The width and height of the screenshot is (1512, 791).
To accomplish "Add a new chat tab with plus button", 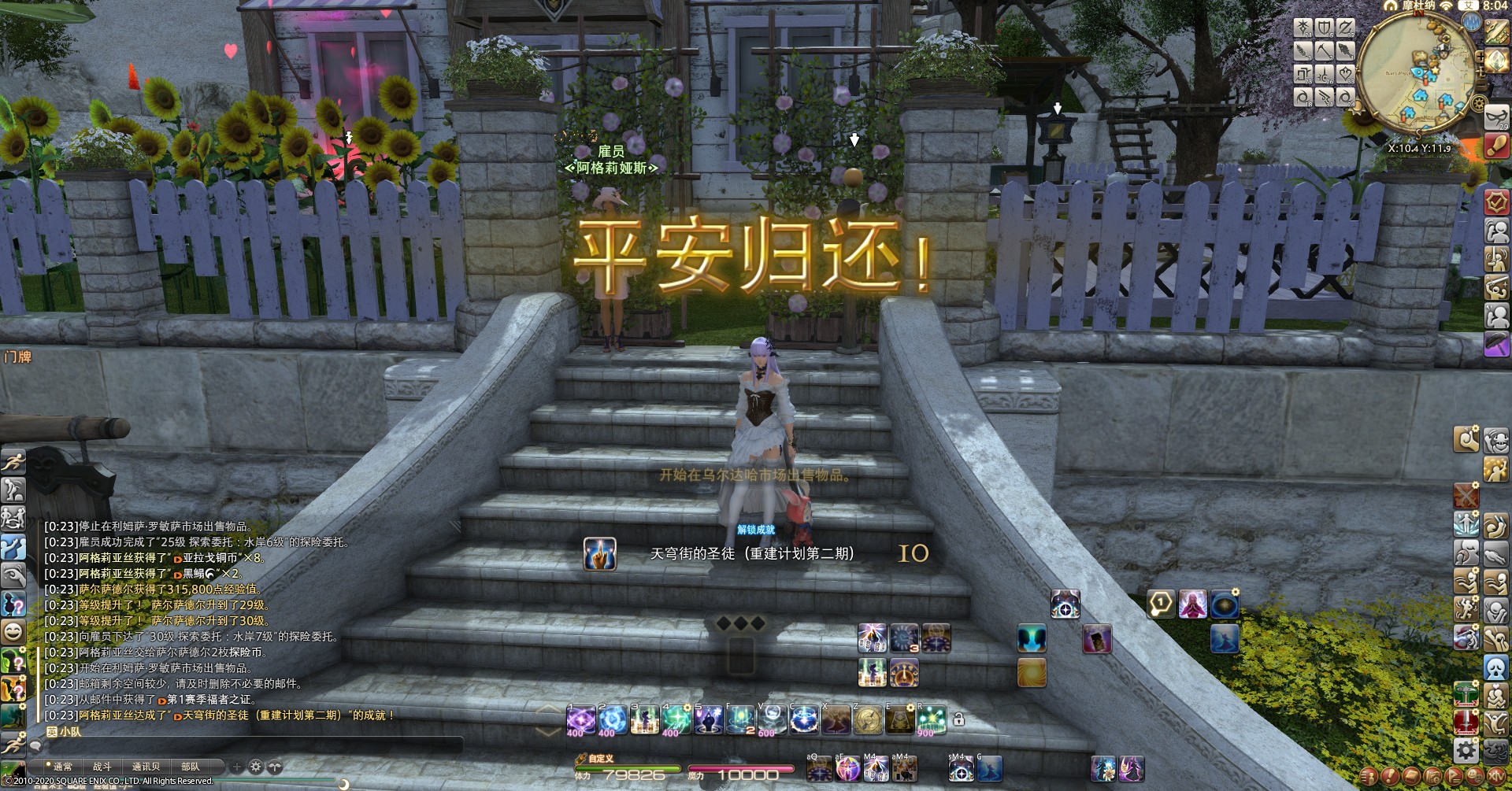I will coord(236,766).
